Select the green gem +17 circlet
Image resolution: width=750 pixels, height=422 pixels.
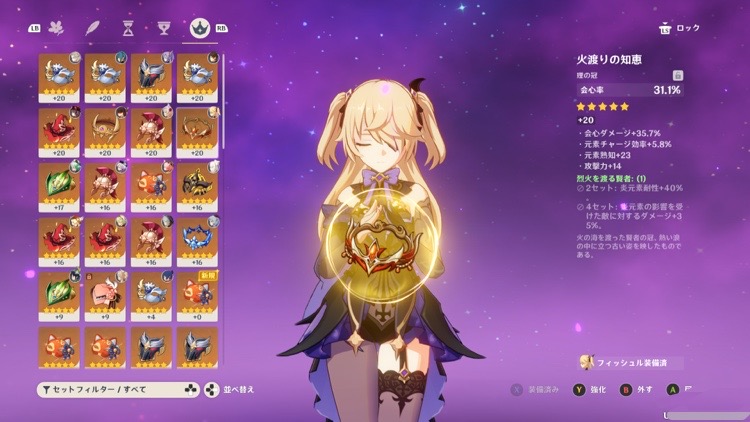(x=59, y=185)
